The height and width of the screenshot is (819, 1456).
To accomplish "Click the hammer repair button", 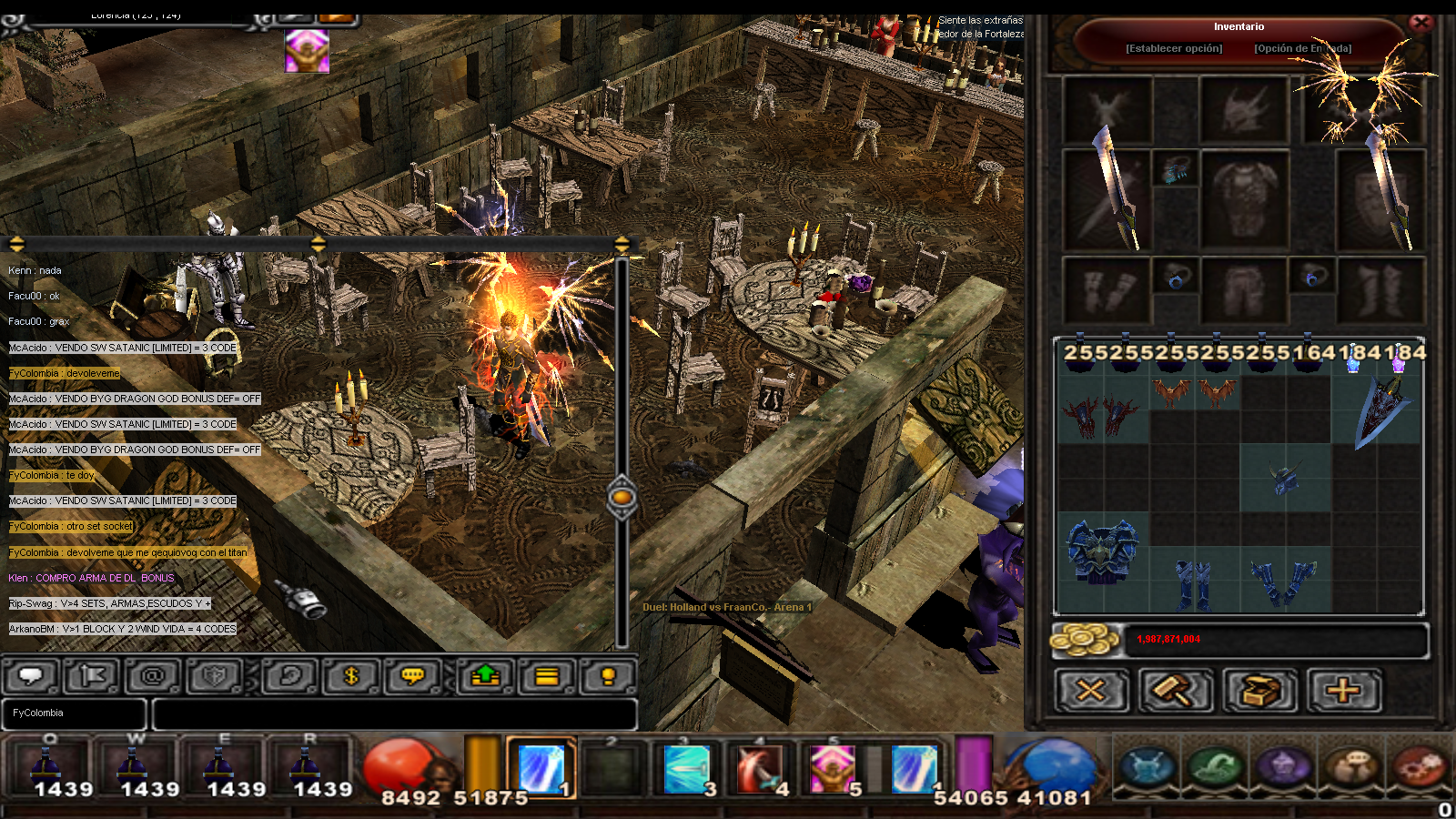I will click(1175, 691).
